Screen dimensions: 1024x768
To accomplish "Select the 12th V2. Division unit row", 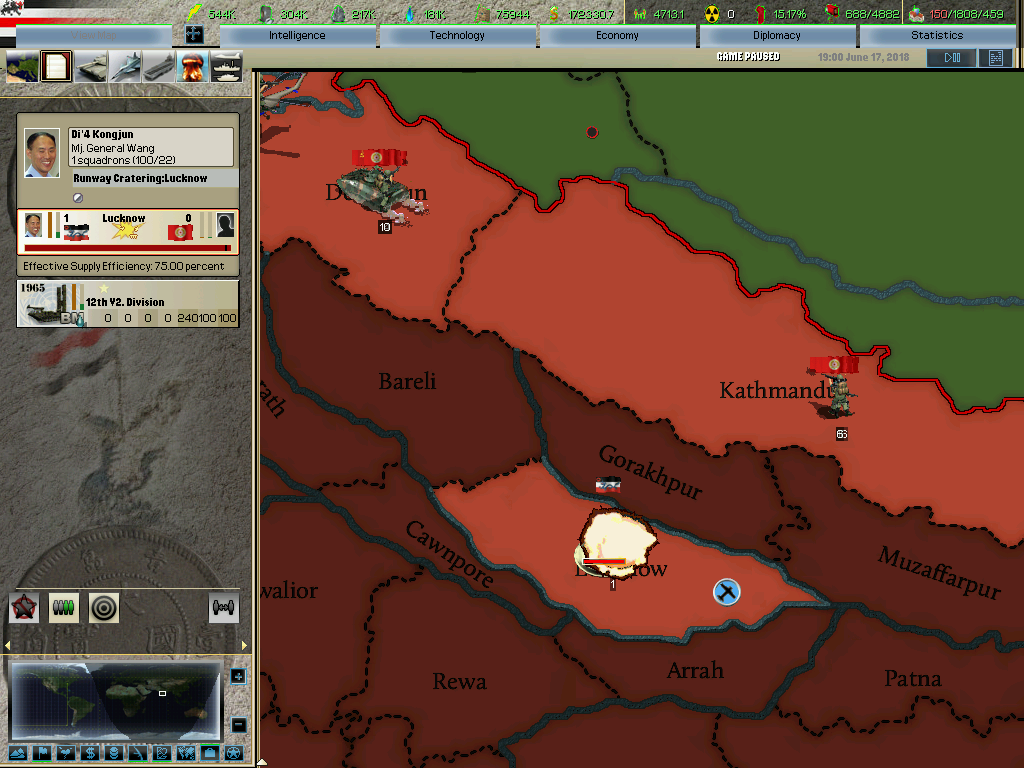I will coord(128,304).
